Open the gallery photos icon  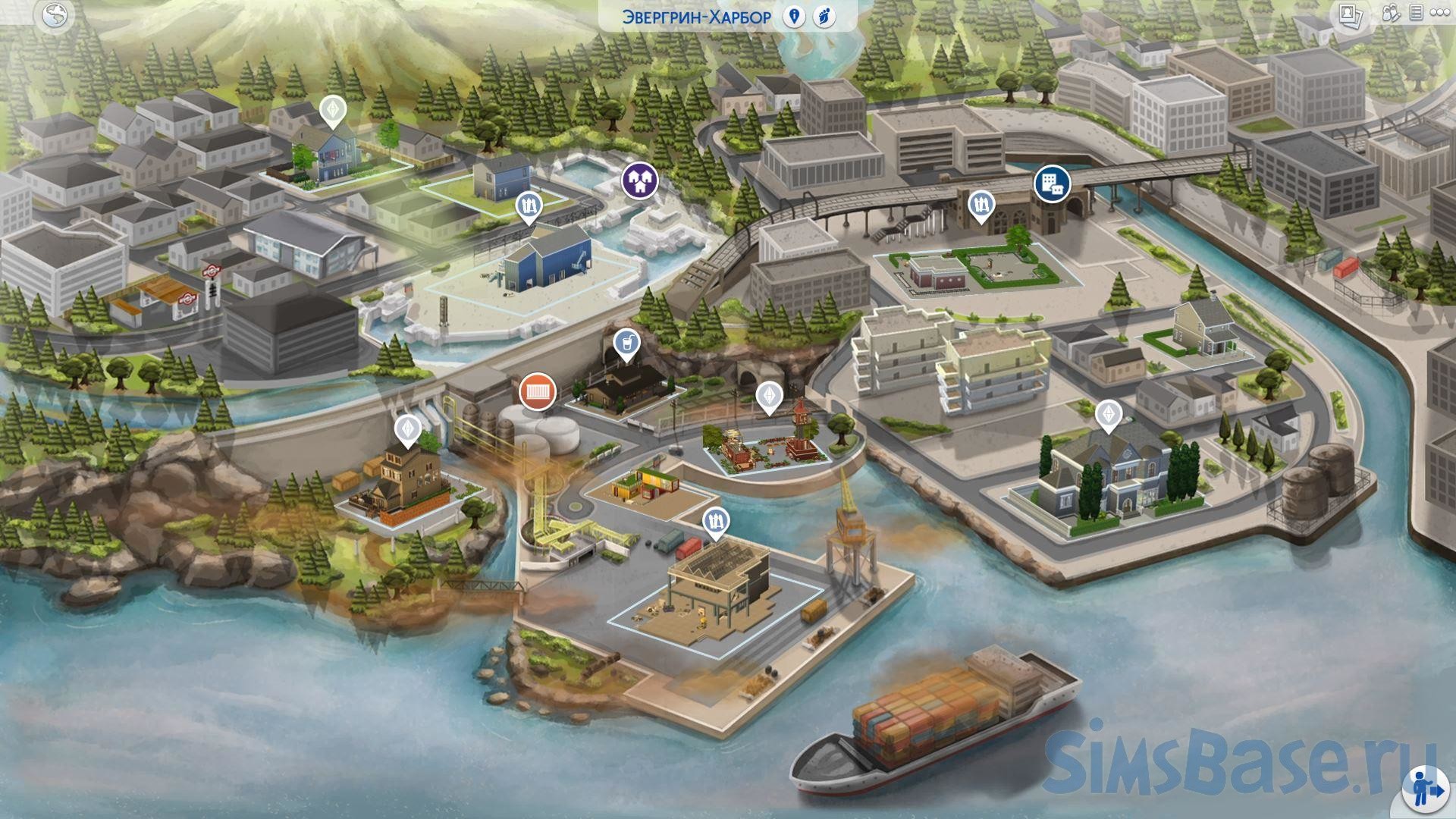pos(1349,15)
